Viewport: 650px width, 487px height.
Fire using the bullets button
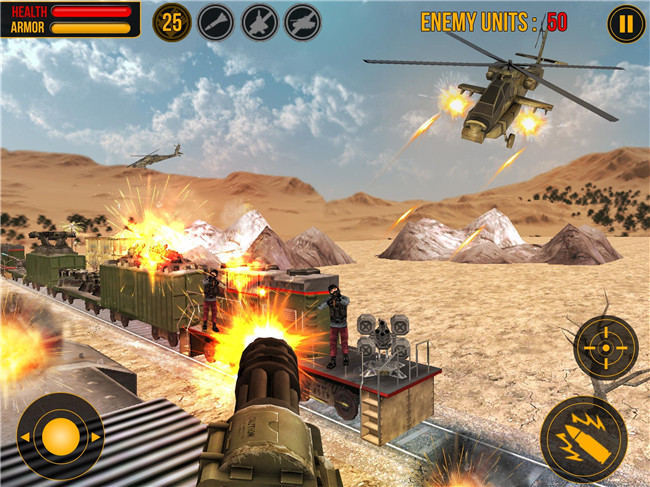(583, 438)
